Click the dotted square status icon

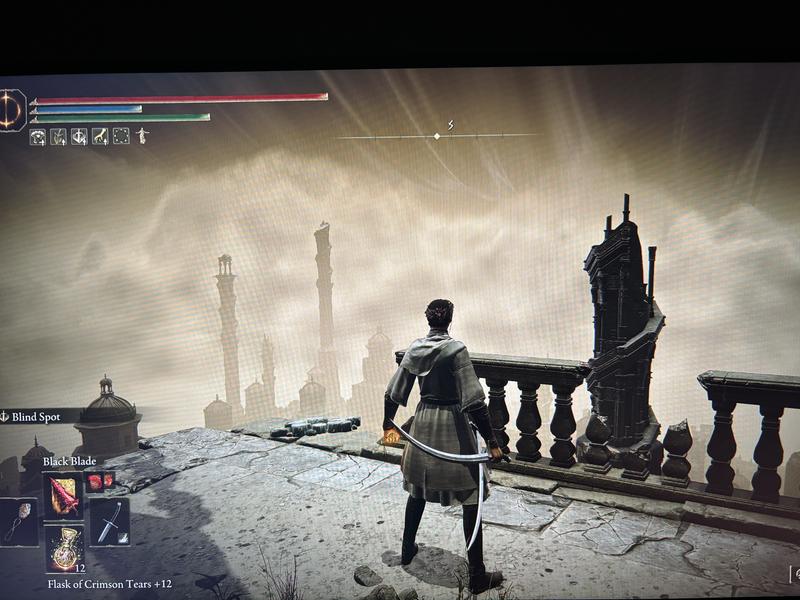(121, 136)
